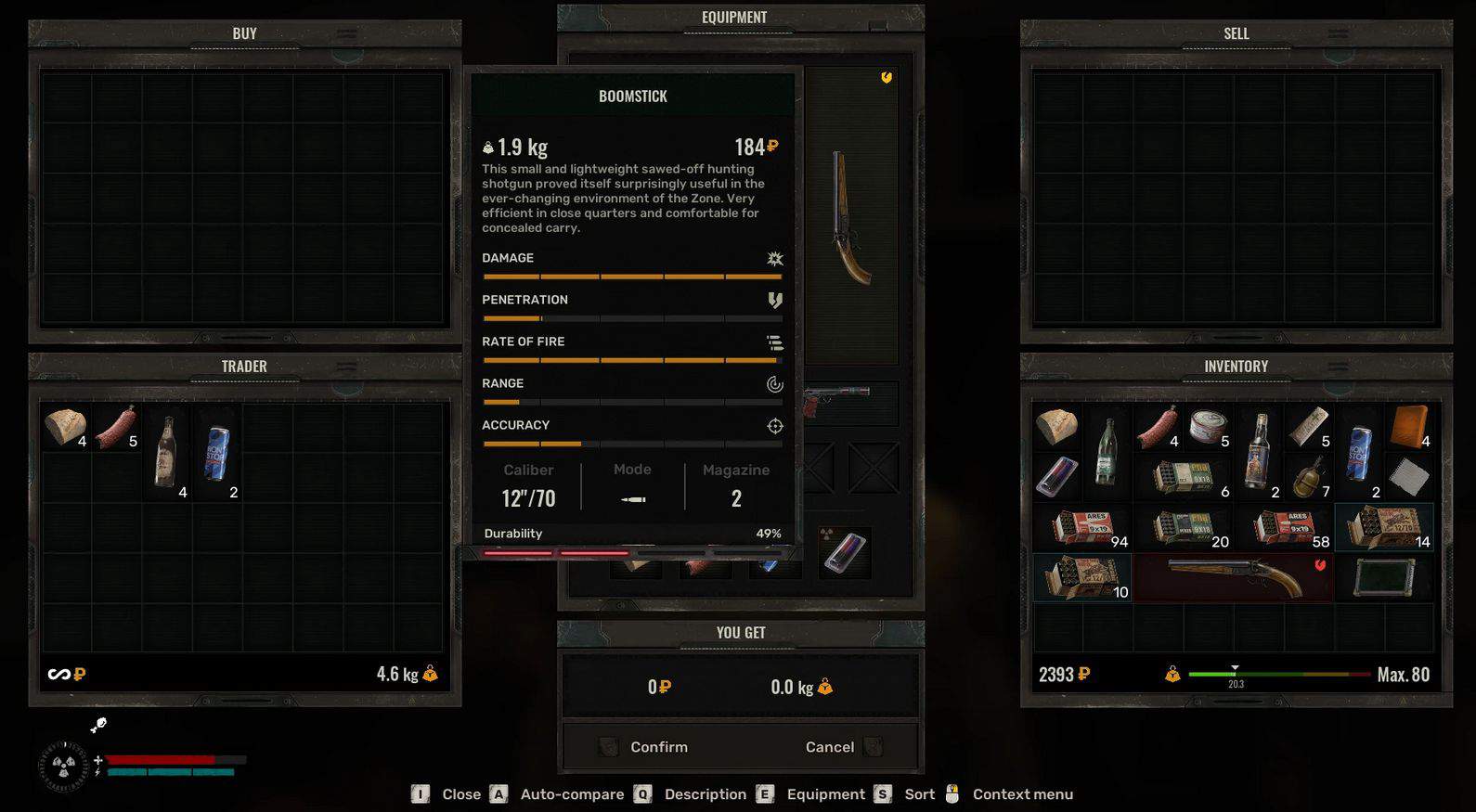Select the 12/70 shell box with 10
The height and width of the screenshot is (812, 1476).
(1081, 577)
